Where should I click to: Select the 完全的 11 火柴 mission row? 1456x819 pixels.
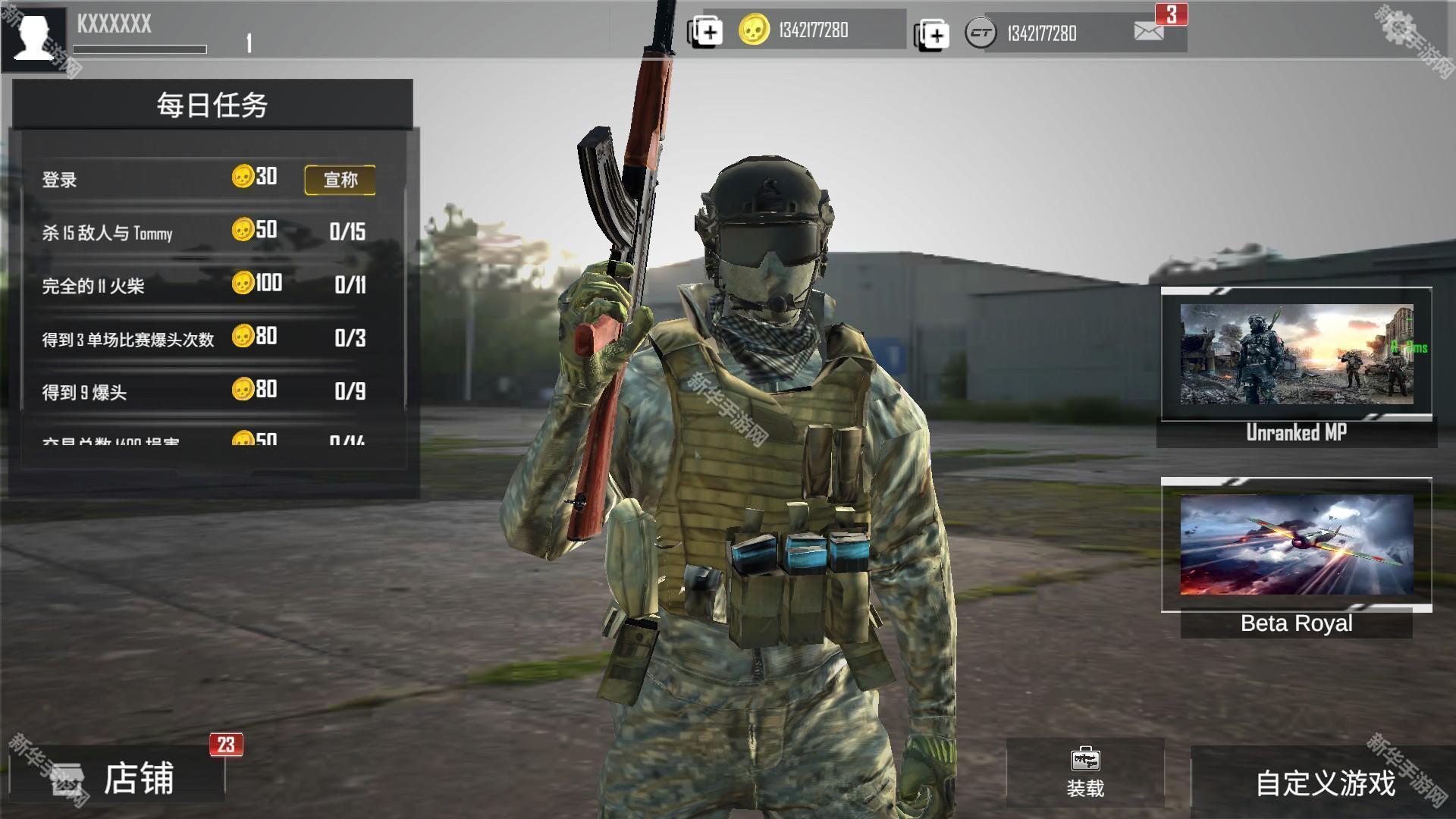tap(205, 285)
